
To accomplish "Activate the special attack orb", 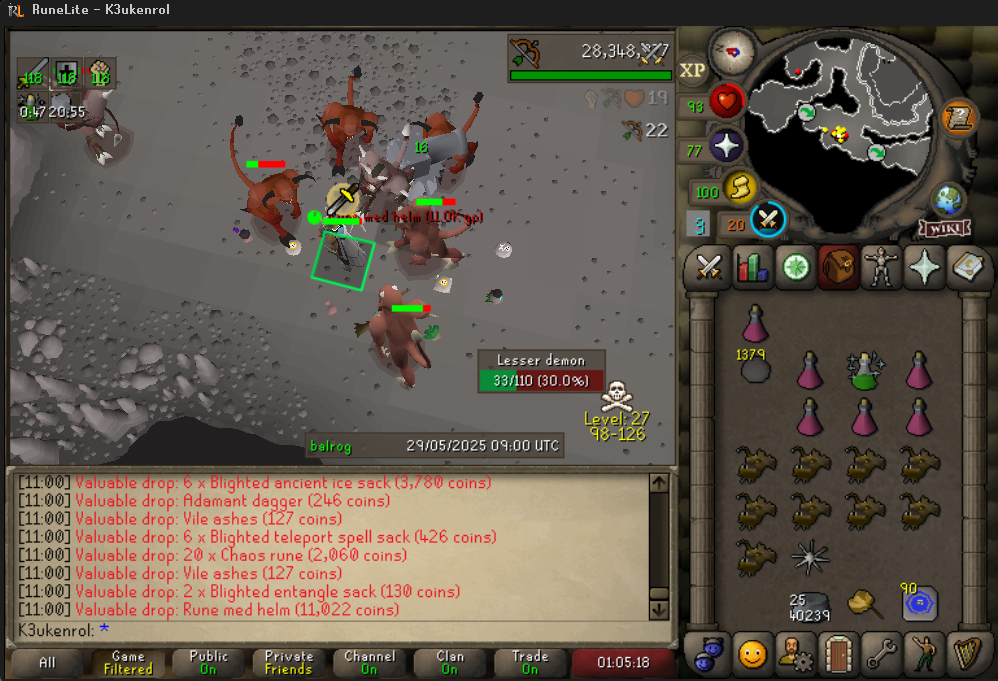I will pos(768,219).
